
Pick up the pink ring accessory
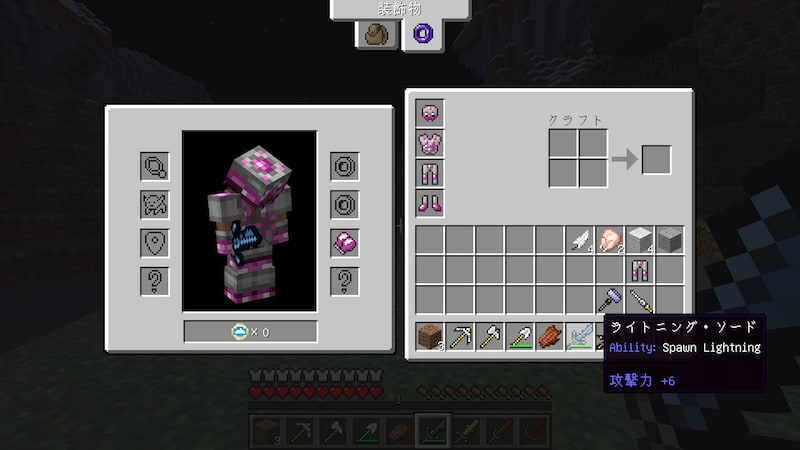[x=344, y=242]
